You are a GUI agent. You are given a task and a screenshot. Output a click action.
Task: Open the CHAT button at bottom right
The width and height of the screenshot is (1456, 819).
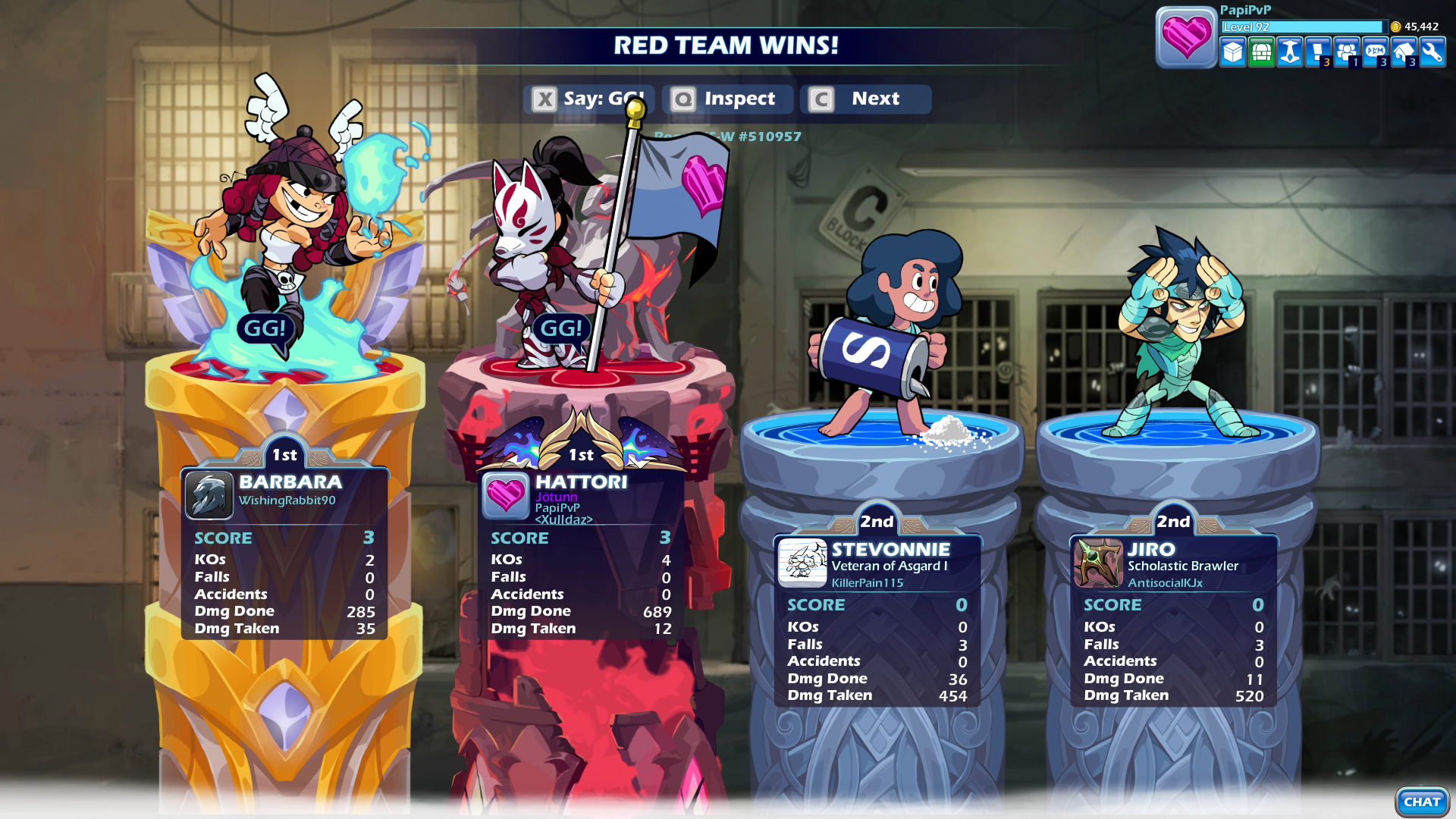pos(1421,801)
